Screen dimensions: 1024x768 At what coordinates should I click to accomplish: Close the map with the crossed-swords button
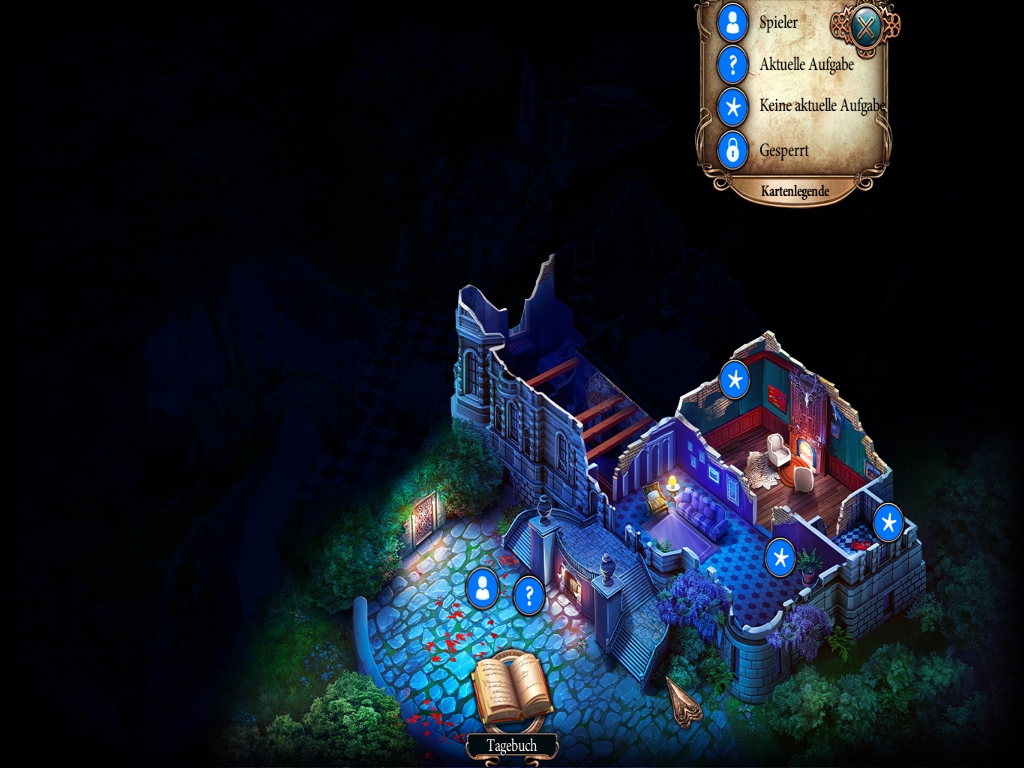click(x=864, y=27)
